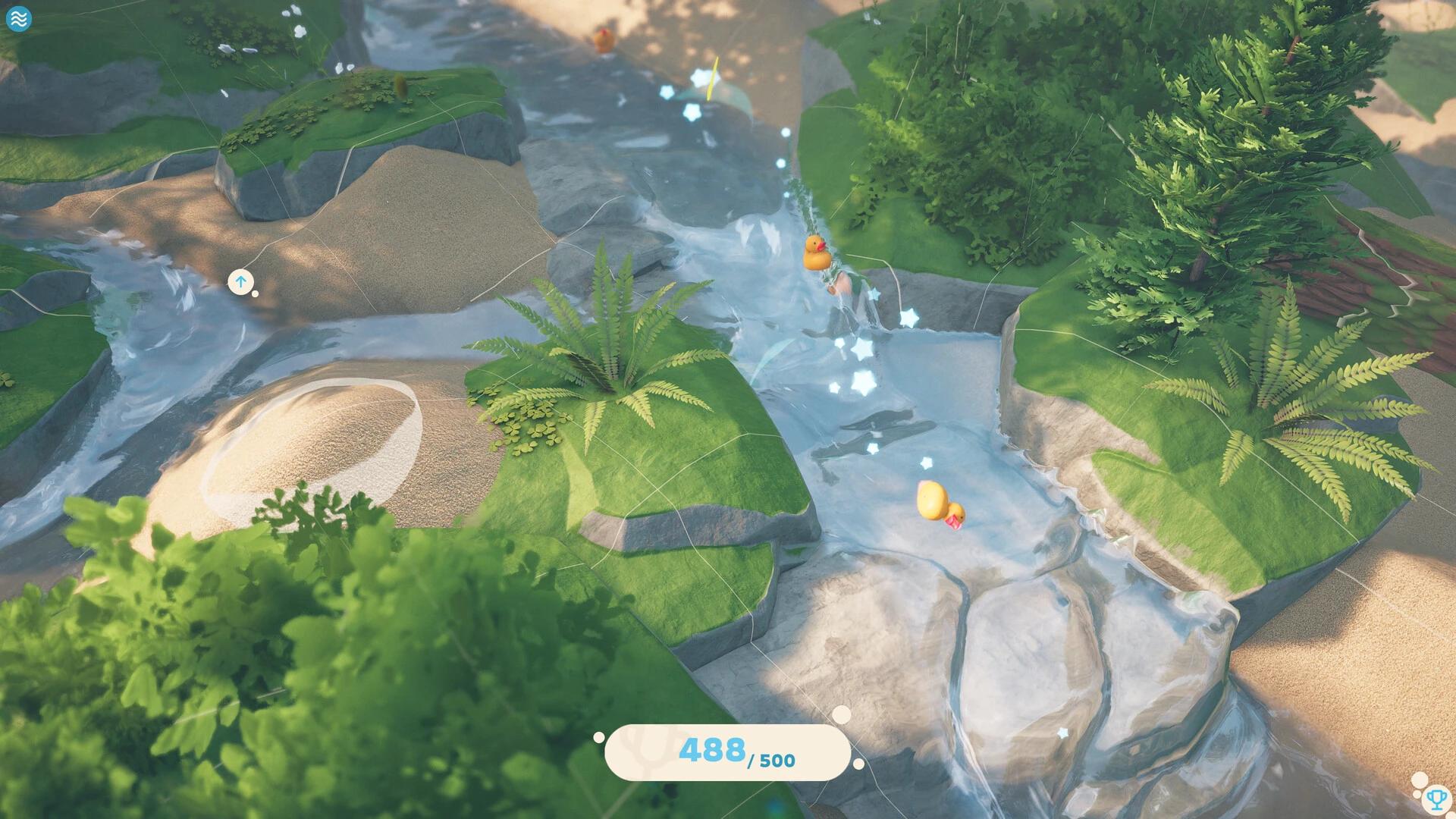This screenshot has width=1456, height=819.
Task: Open the waves menu in the top-left corner
Action: [x=20, y=19]
